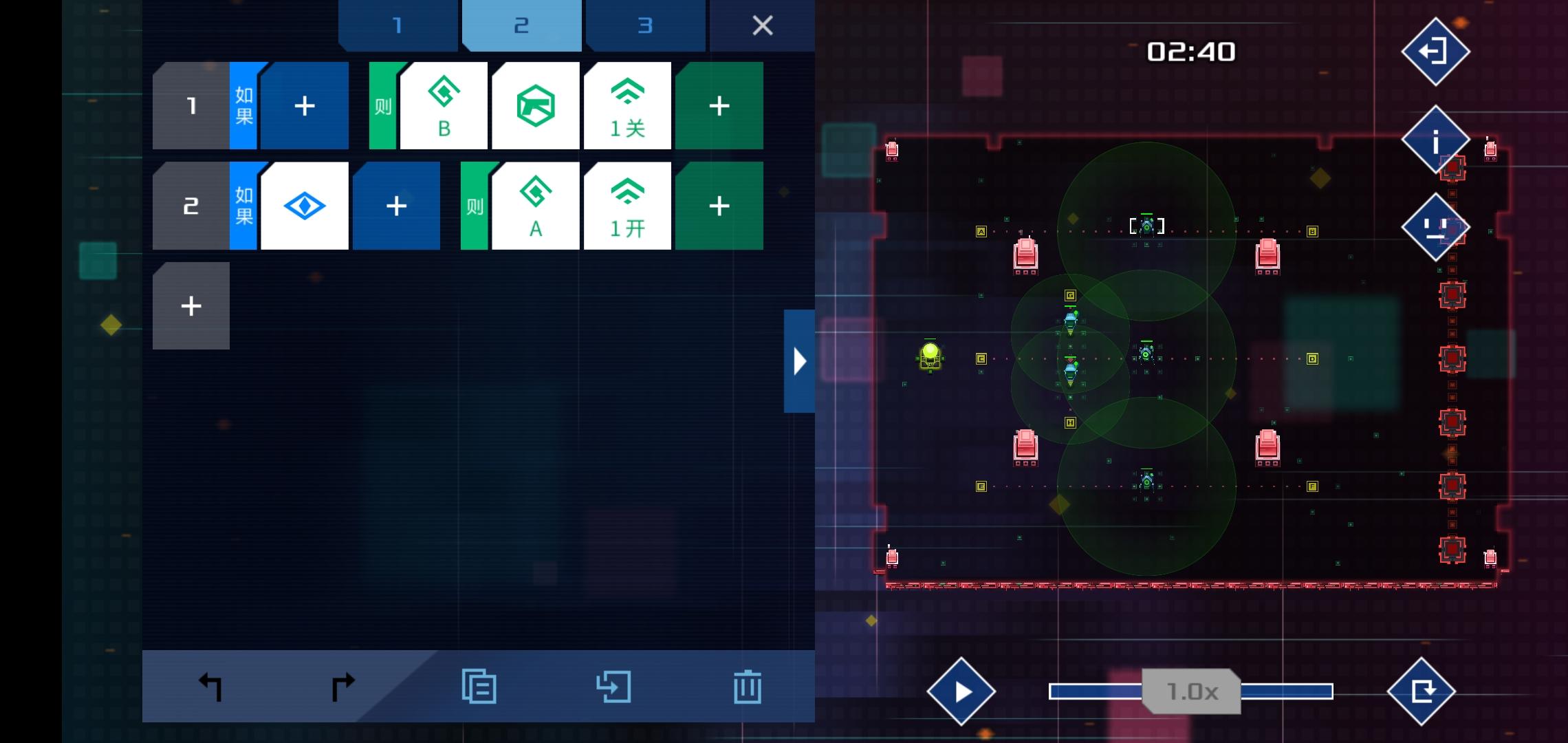
Task: Click the undo arrow in the bottom toolbar
Action: coord(210,685)
